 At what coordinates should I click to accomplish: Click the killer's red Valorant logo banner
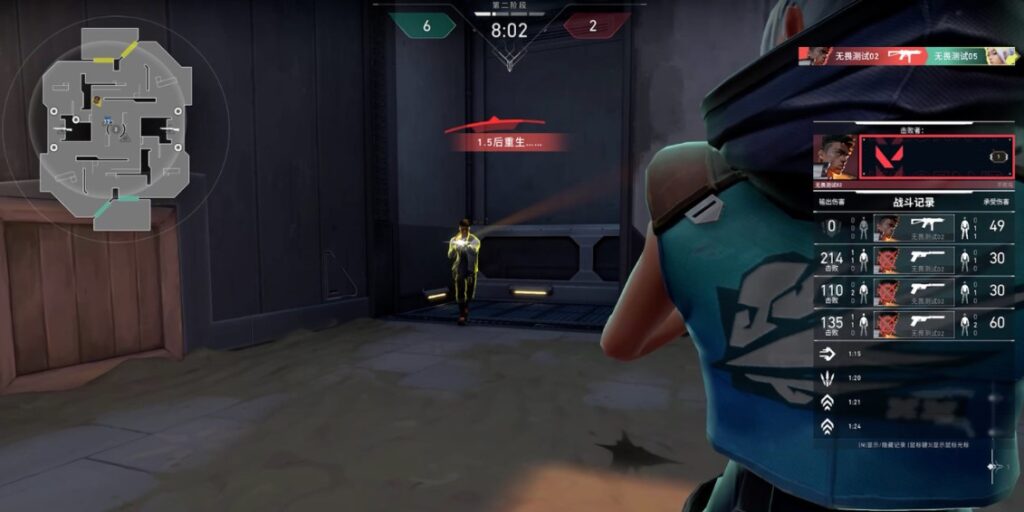[x=936, y=157]
